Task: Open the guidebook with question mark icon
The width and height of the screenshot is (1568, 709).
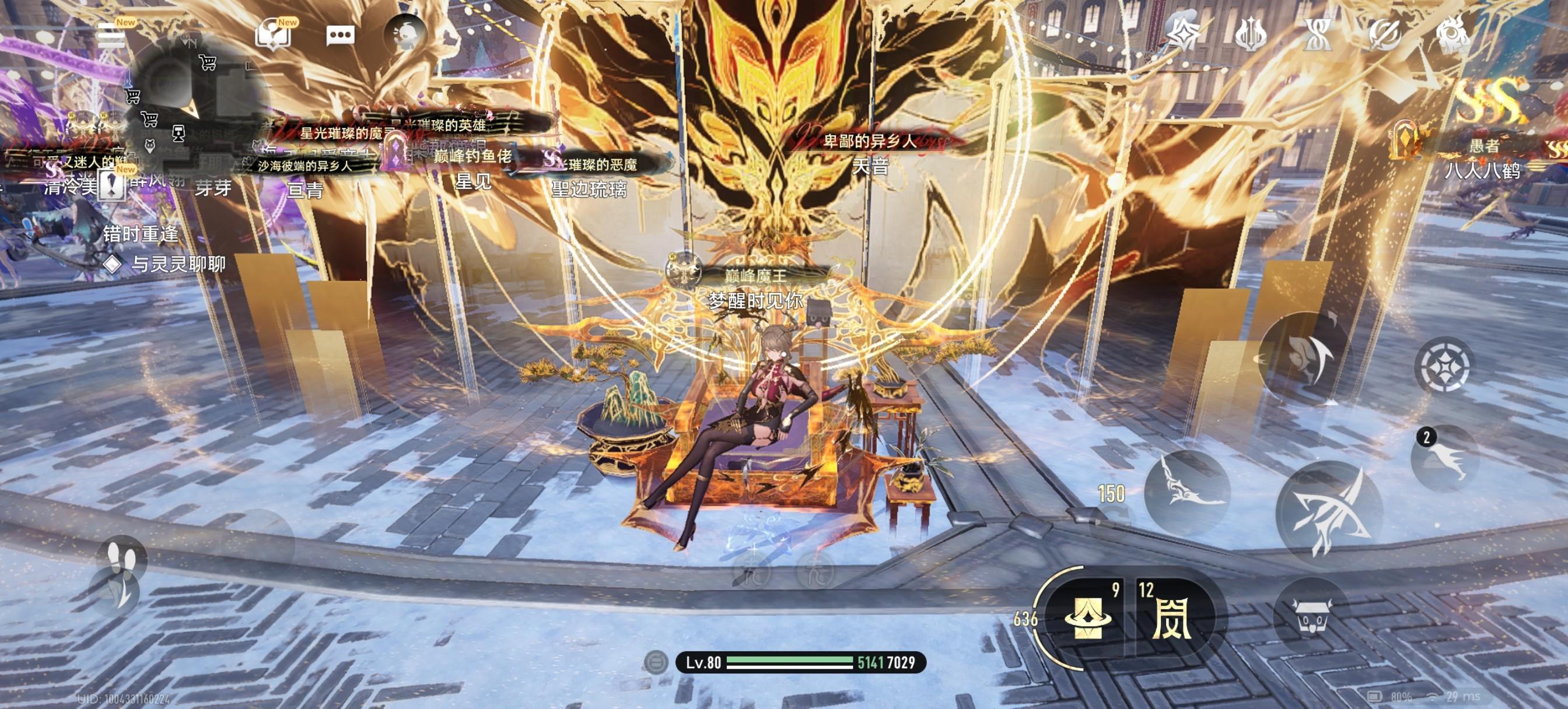Action: click(272, 34)
